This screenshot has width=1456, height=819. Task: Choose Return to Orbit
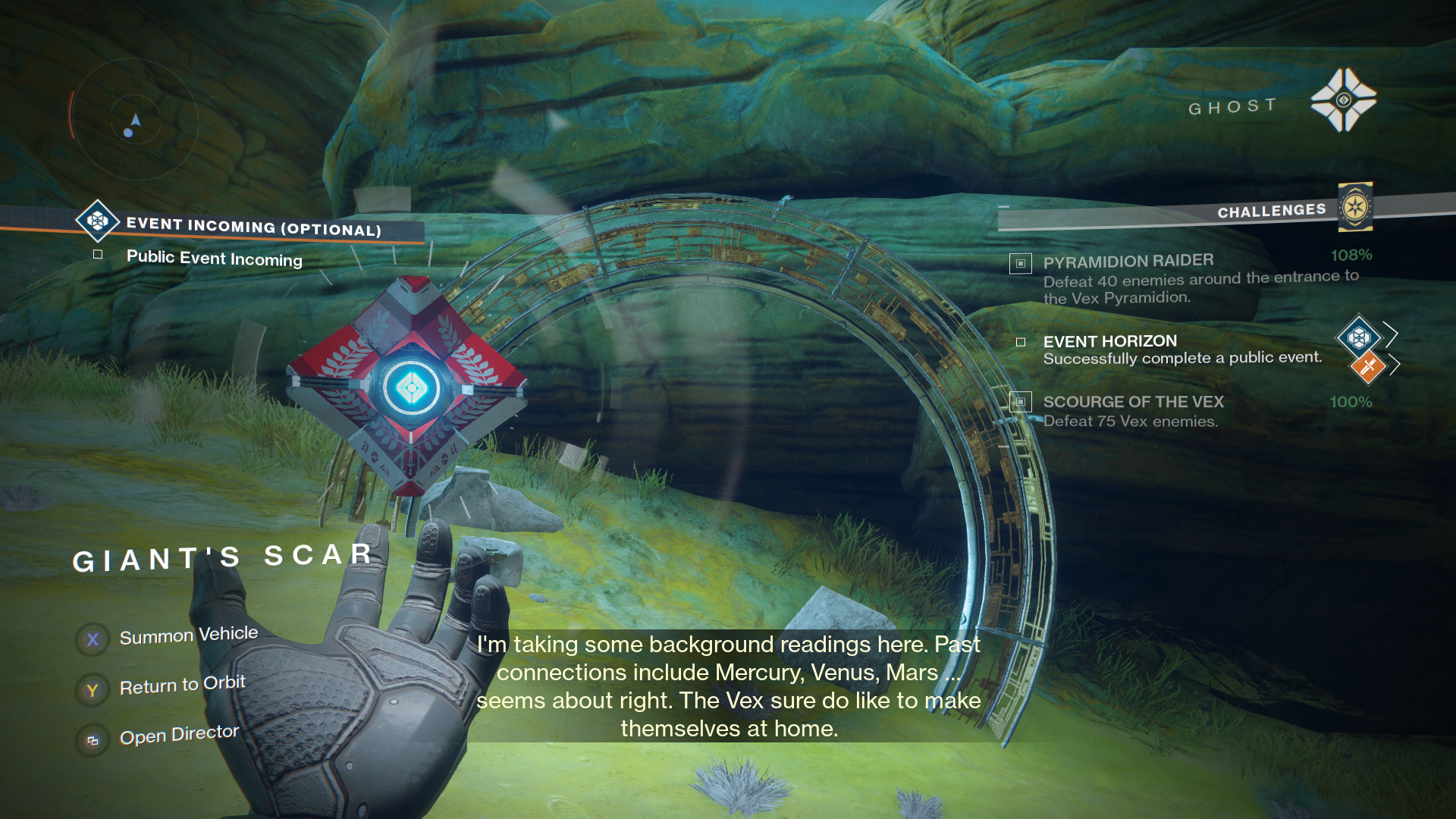click(182, 686)
